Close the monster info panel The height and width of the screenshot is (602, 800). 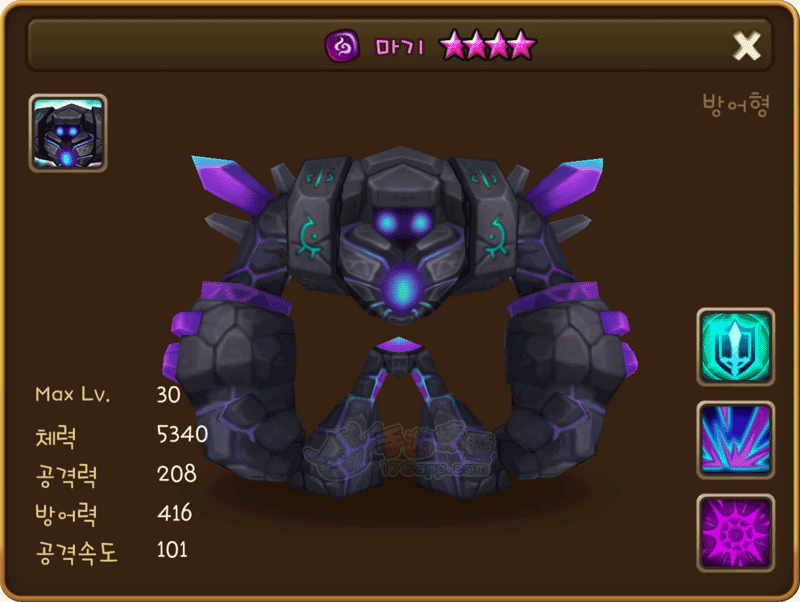click(x=747, y=45)
